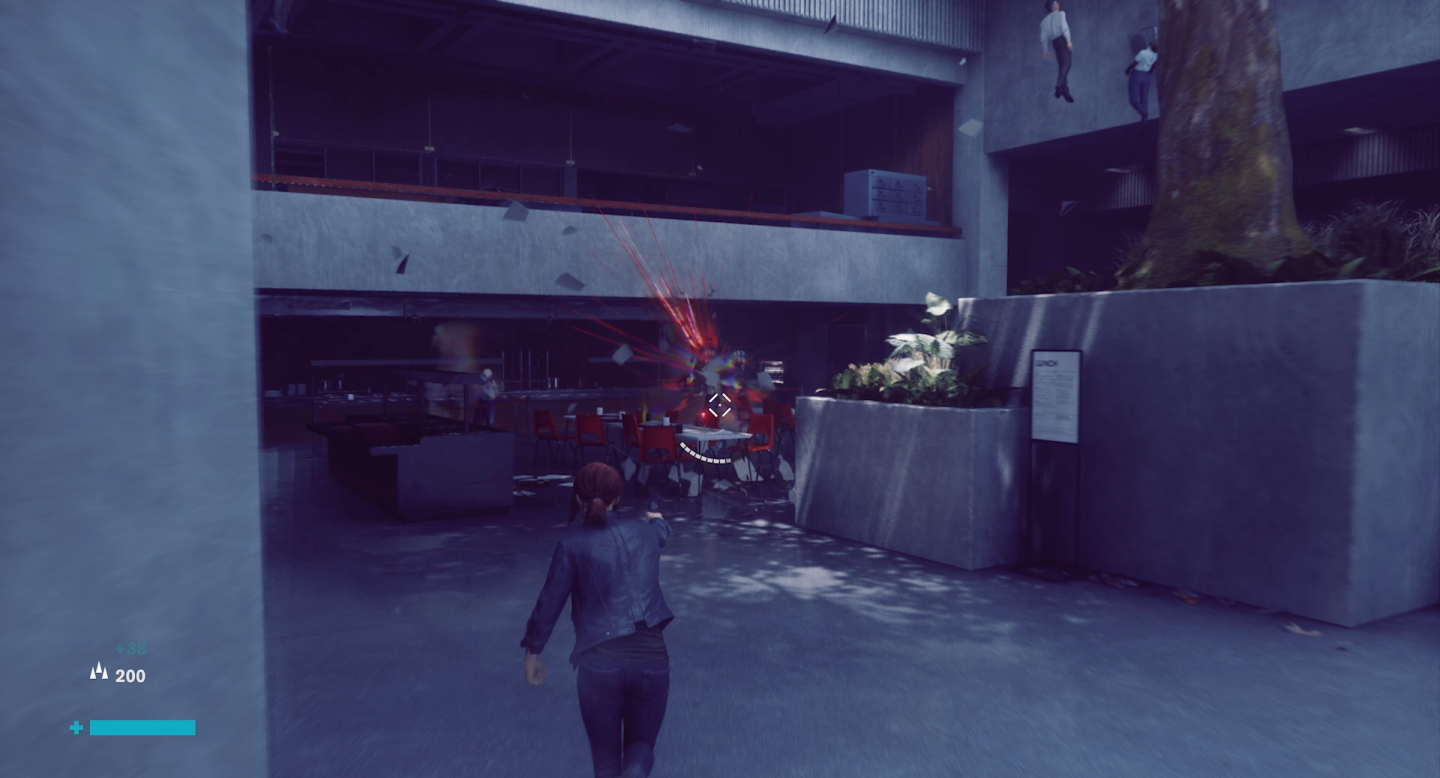Toggle the bottom-right reticle bracket
This screenshot has height=778, width=1440.
pos(726,413)
